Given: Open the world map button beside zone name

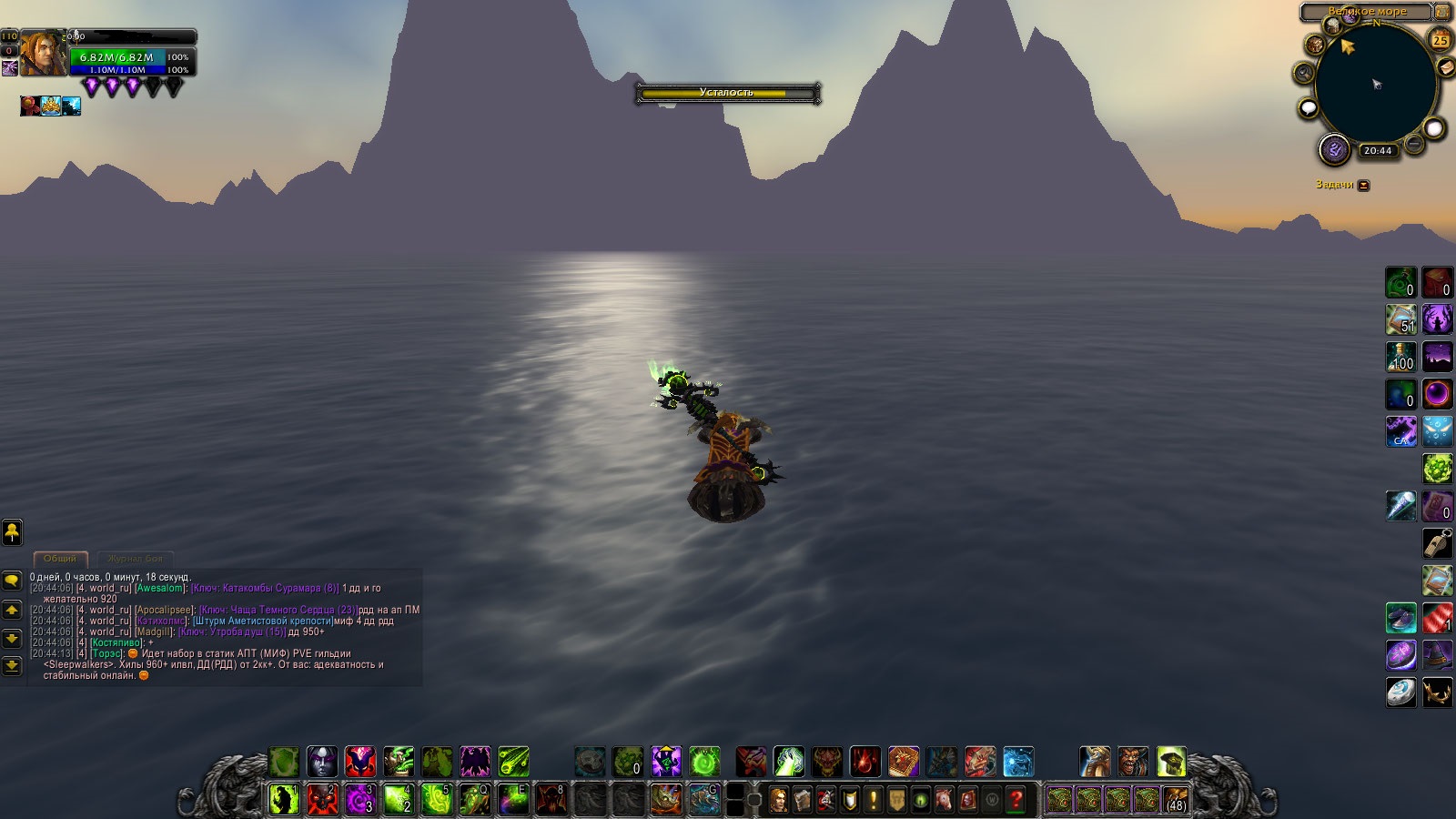Looking at the screenshot, I should click(1442, 12).
